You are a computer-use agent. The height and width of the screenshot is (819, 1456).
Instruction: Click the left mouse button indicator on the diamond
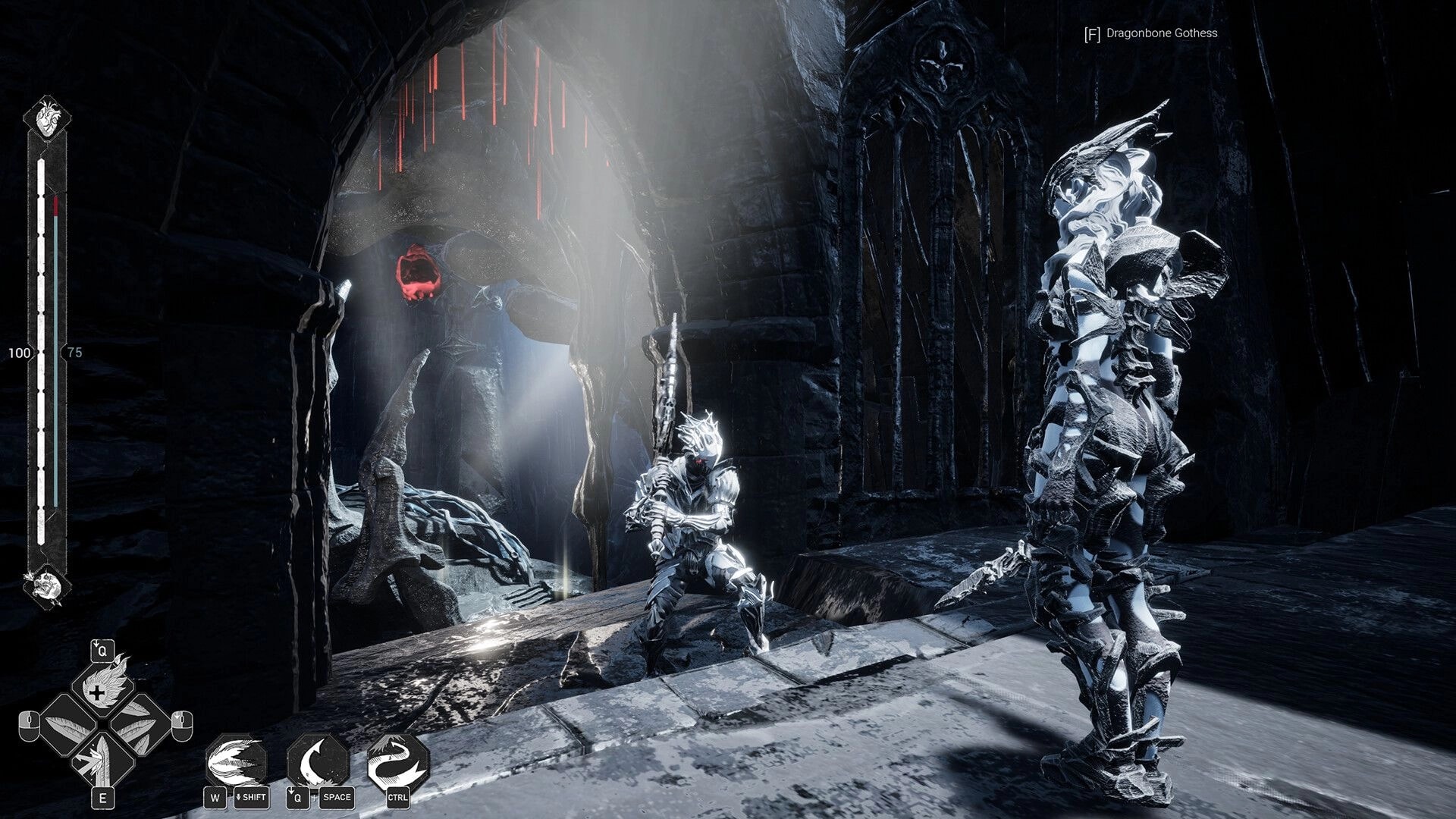point(28,726)
